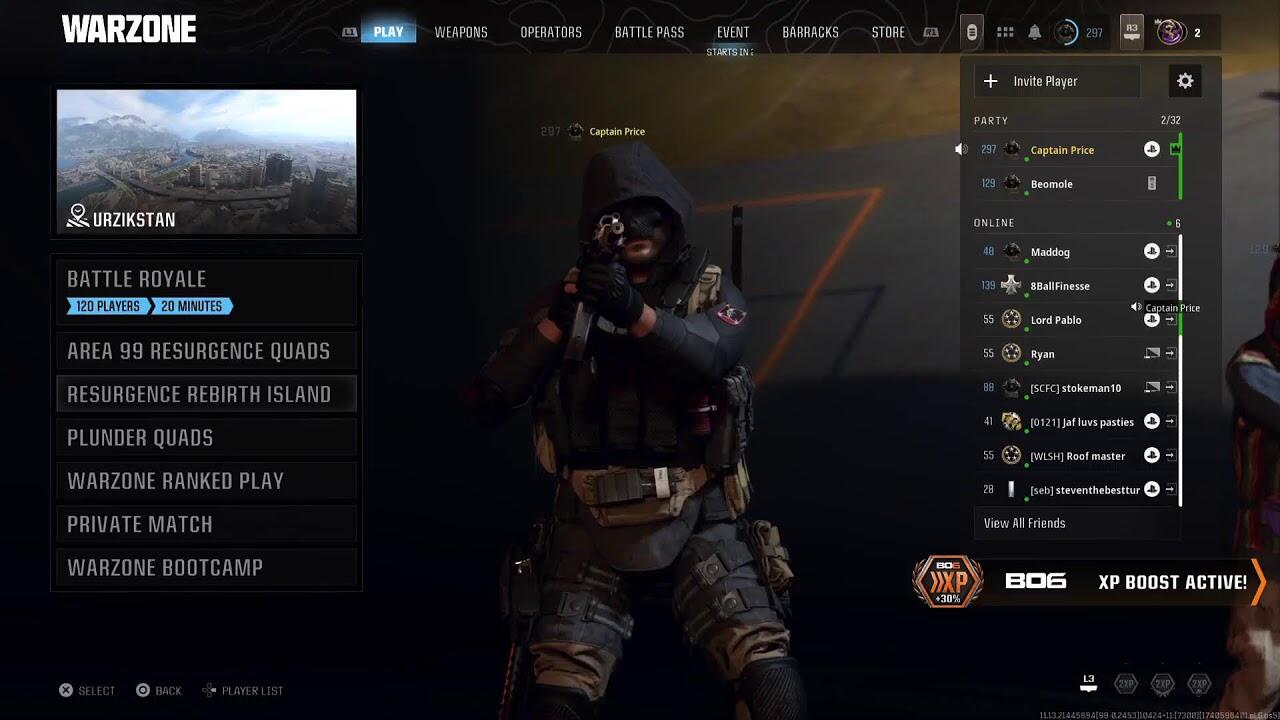Enter Warzone Bootcamp
Image resolution: width=1280 pixels, height=720 pixels.
point(206,567)
